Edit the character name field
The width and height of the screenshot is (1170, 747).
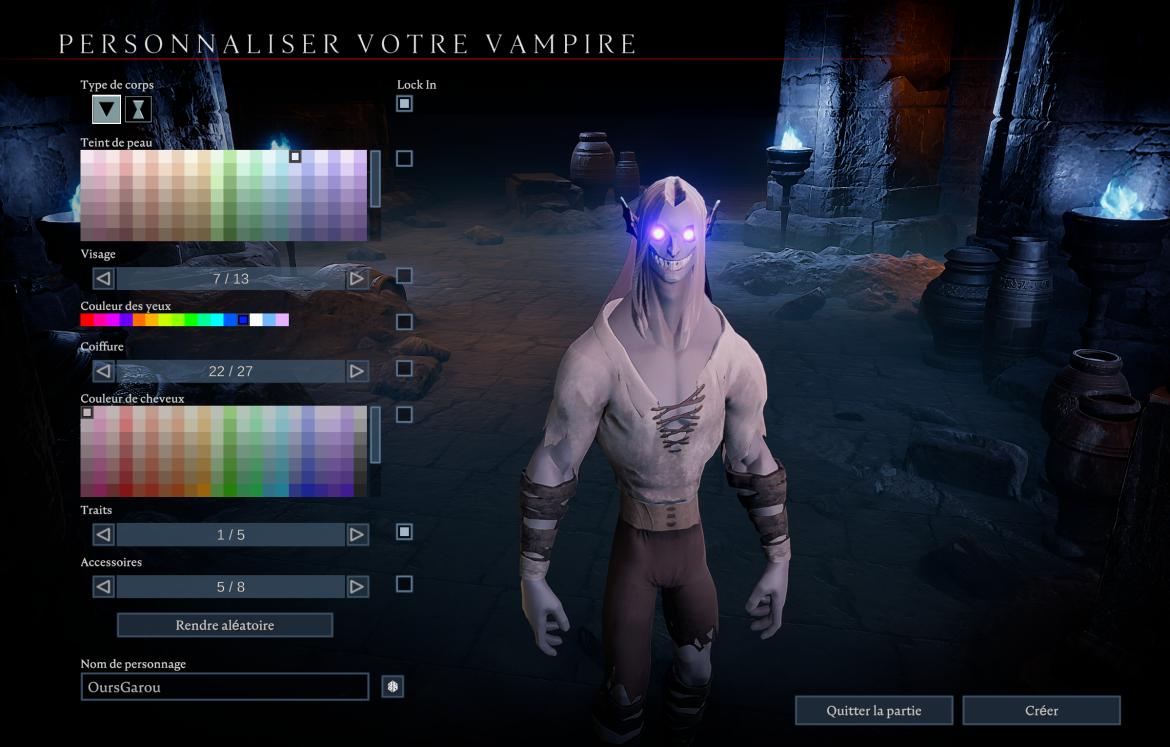[x=225, y=687]
